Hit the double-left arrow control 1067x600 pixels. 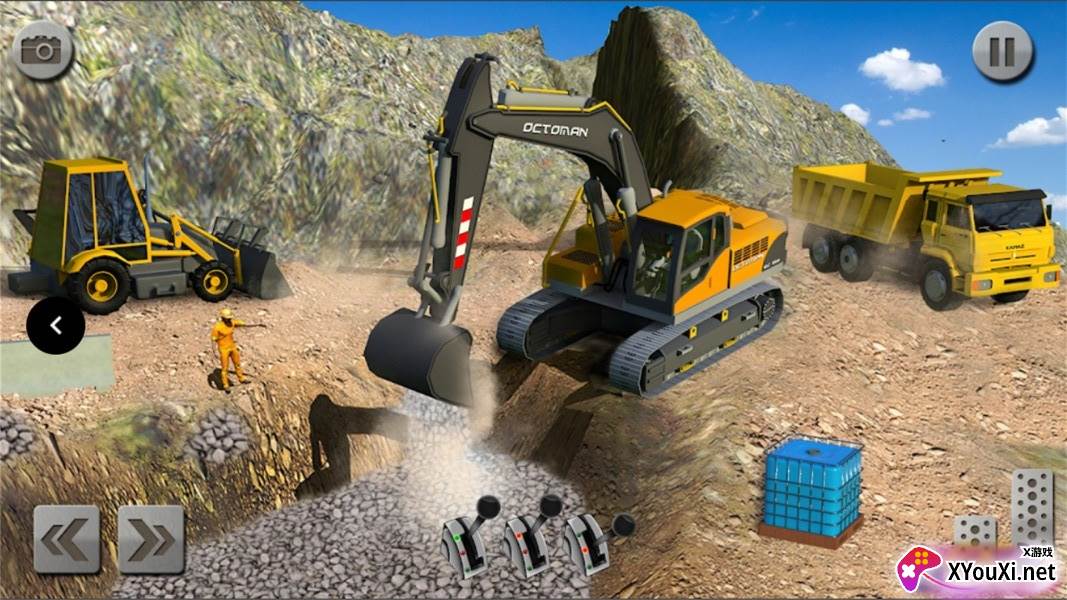[67, 539]
